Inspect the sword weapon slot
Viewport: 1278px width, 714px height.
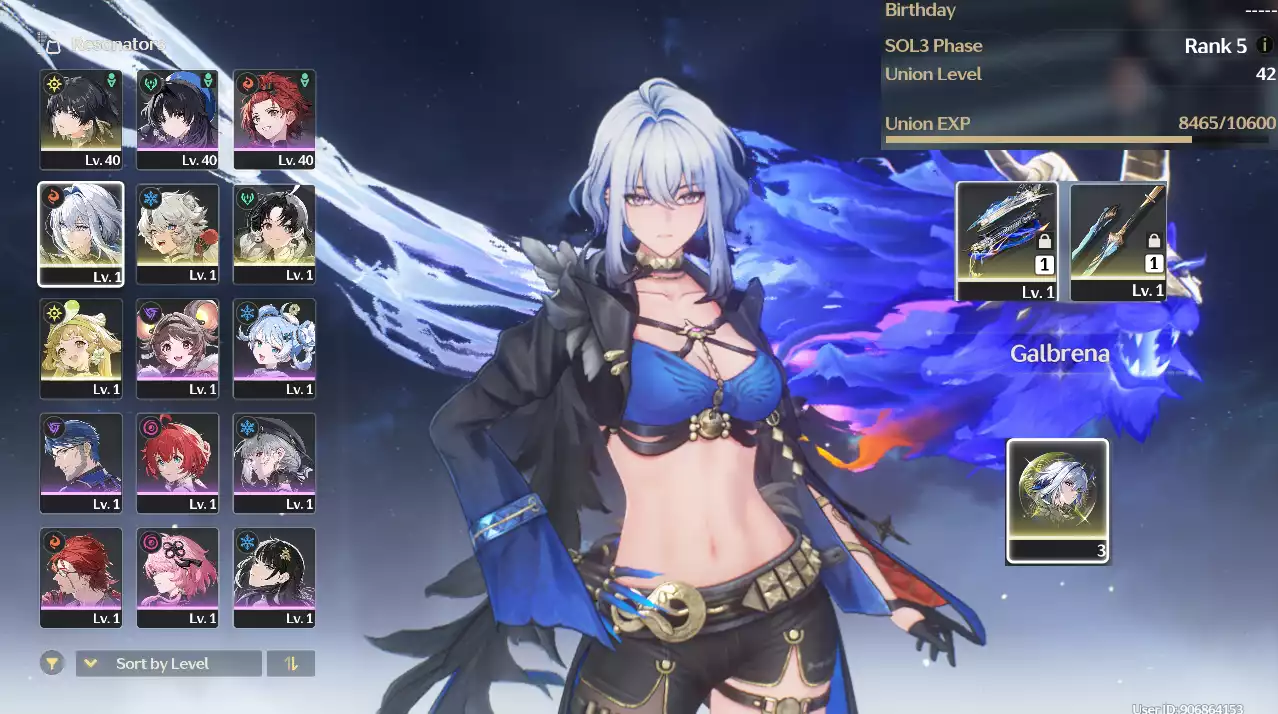point(1118,241)
